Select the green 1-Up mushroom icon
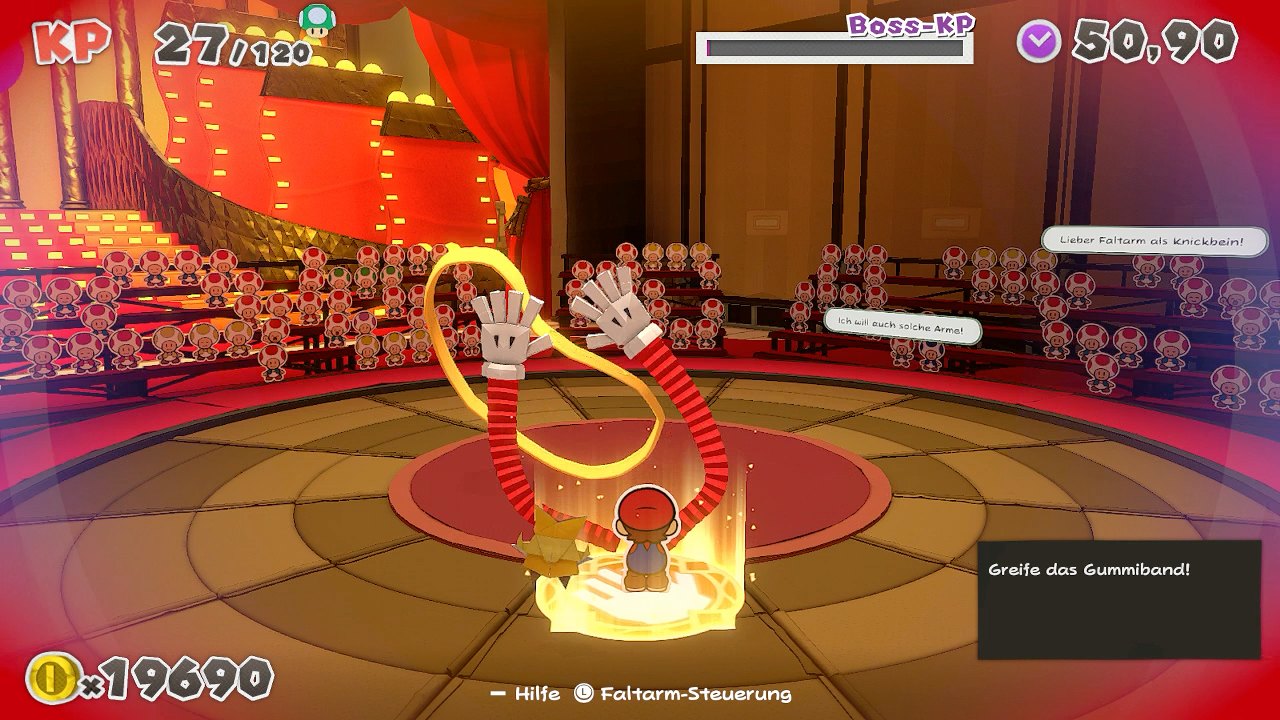 pyautogui.click(x=318, y=19)
